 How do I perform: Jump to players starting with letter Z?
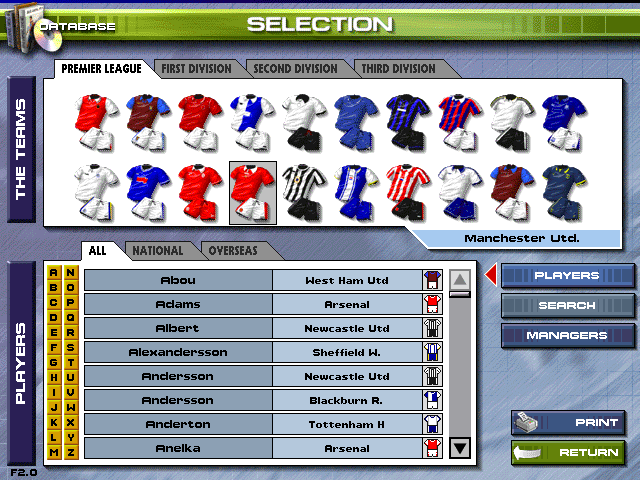[70, 453]
